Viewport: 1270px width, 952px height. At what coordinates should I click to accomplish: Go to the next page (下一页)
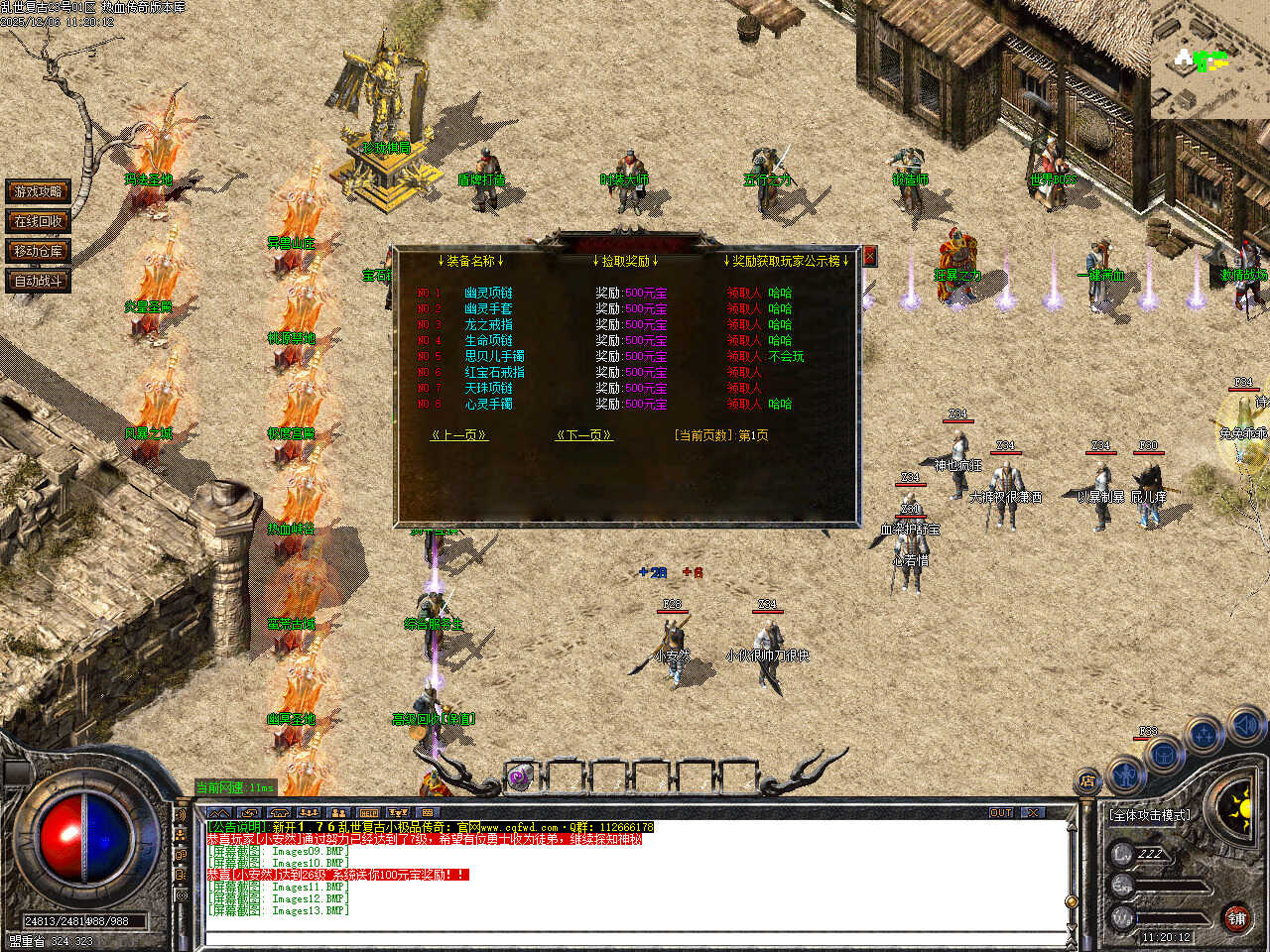pos(583,435)
